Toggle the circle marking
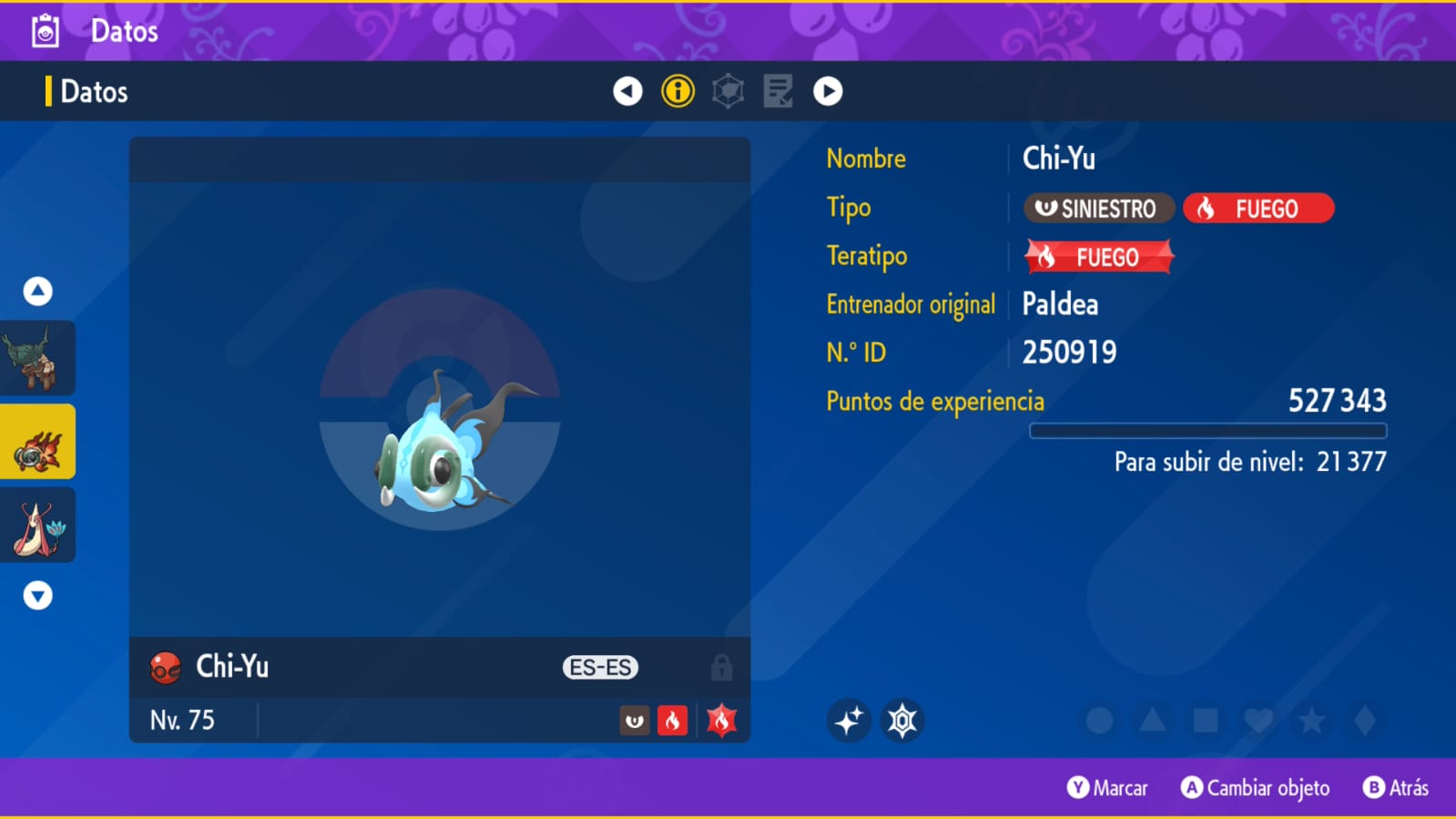 coord(1099,721)
